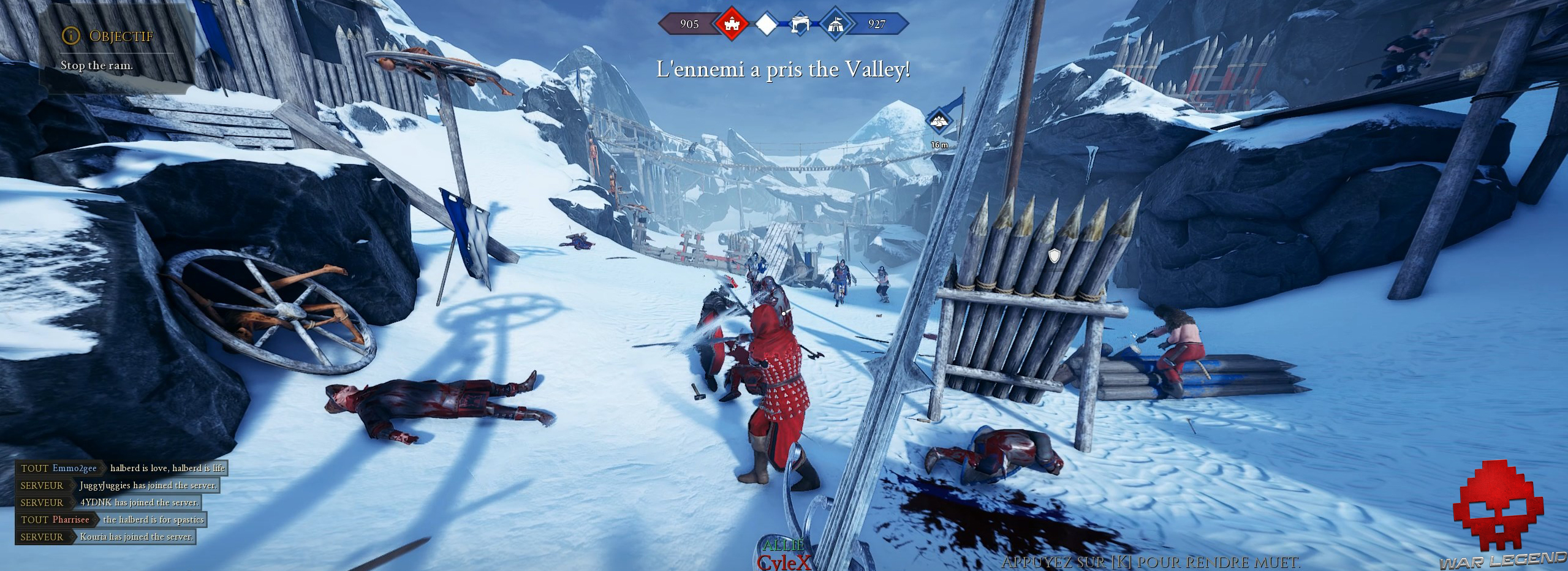Toggle the TOUT chat channel for Emmo2gee
The height and width of the screenshot is (571, 1568).
(x=35, y=468)
